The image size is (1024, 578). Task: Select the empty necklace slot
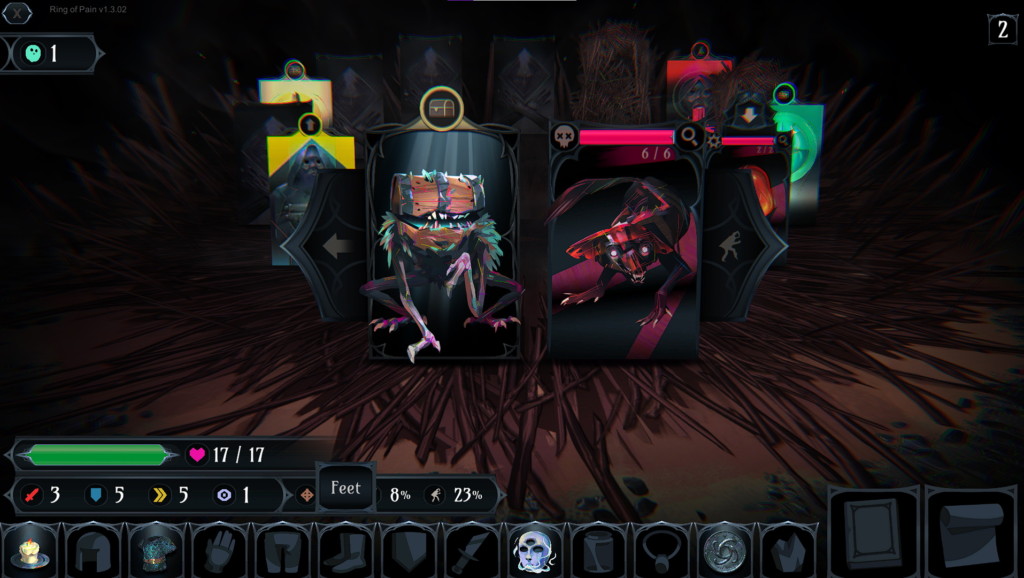point(660,551)
